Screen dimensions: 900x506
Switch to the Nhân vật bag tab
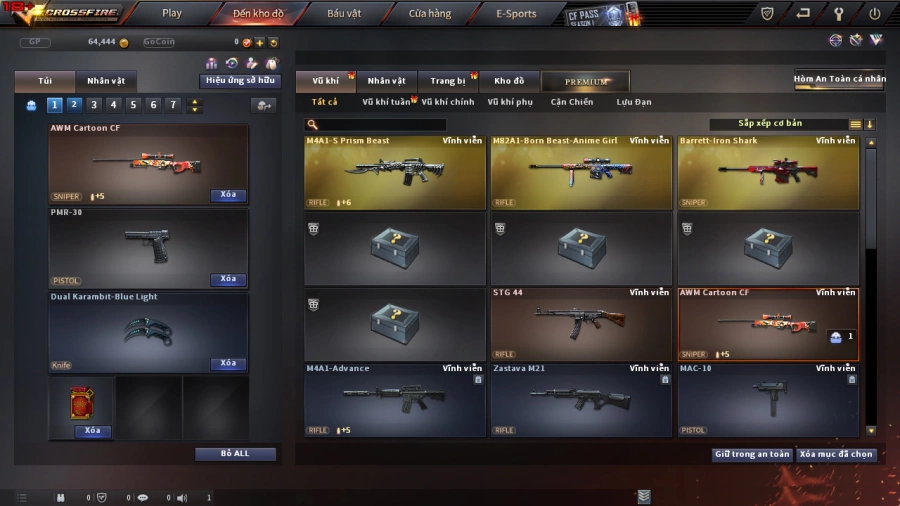106,81
